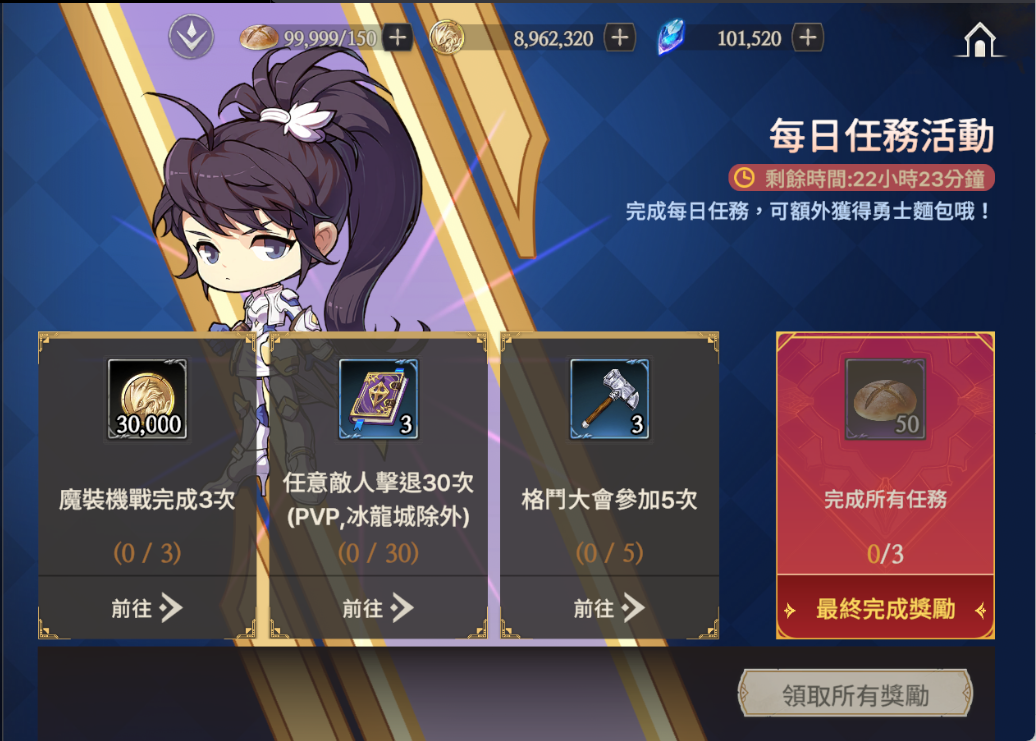Add more gold coins with plus button

click(x=621, y=38)
